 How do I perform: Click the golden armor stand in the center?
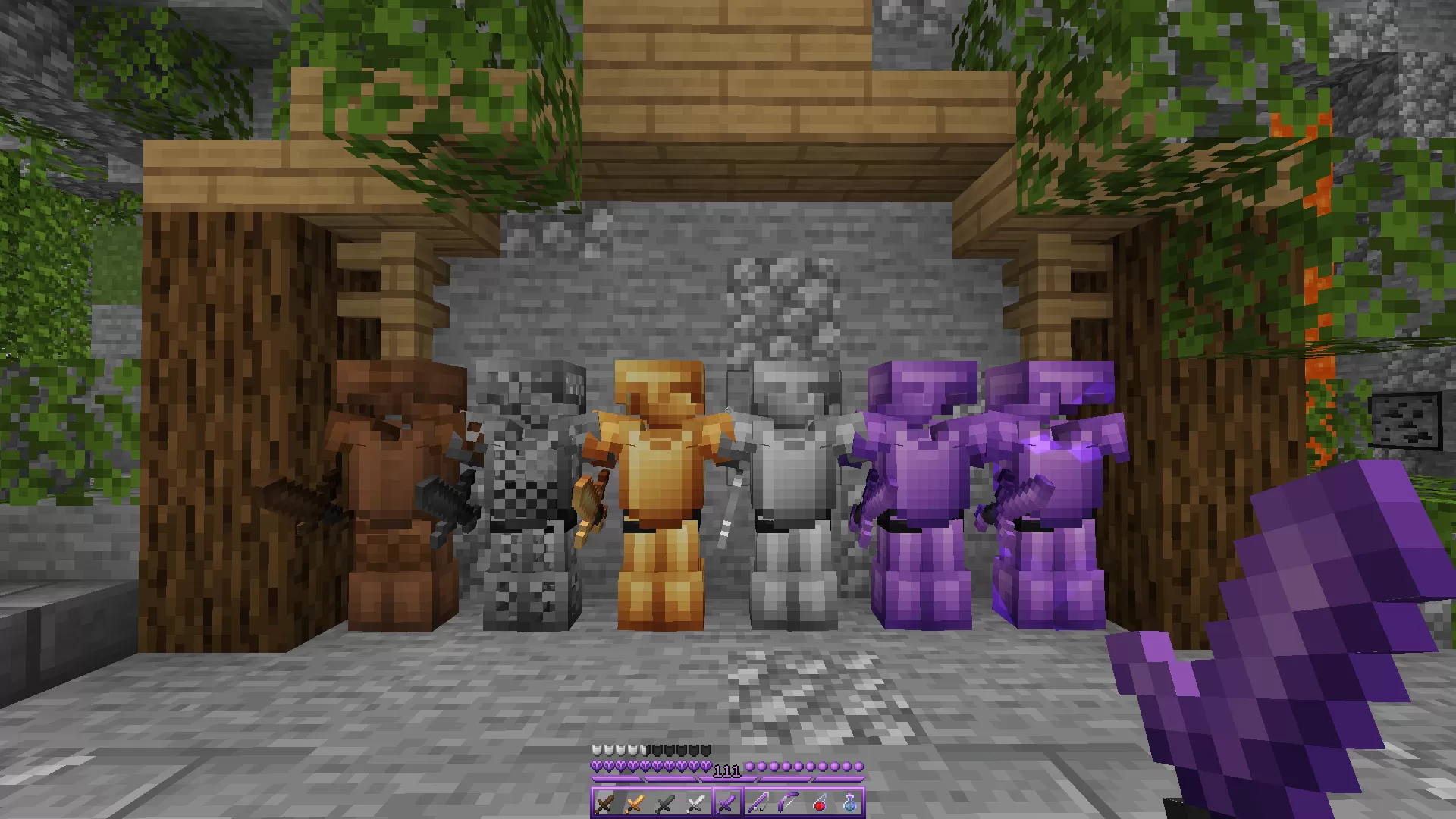[662, 470]
